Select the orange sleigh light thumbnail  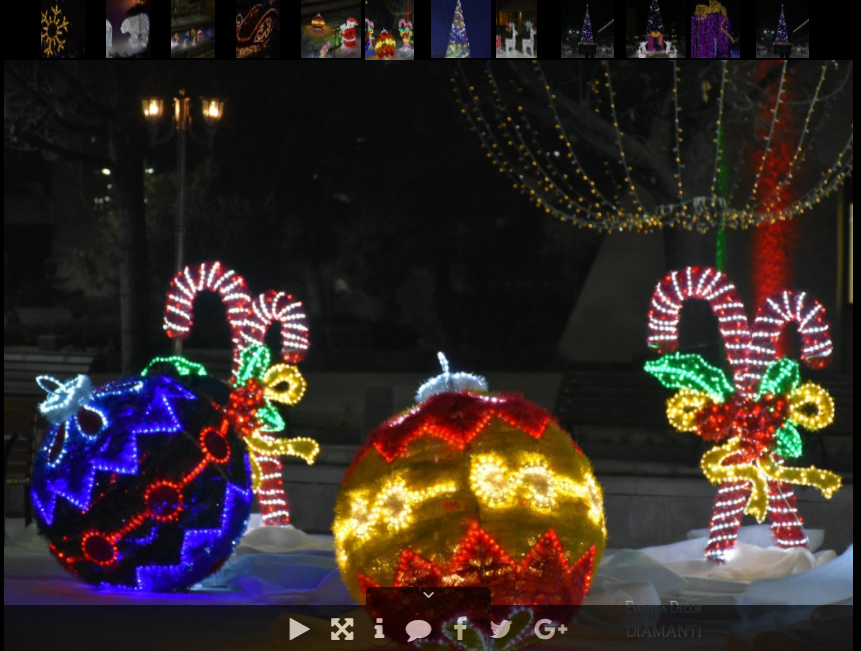258,29
